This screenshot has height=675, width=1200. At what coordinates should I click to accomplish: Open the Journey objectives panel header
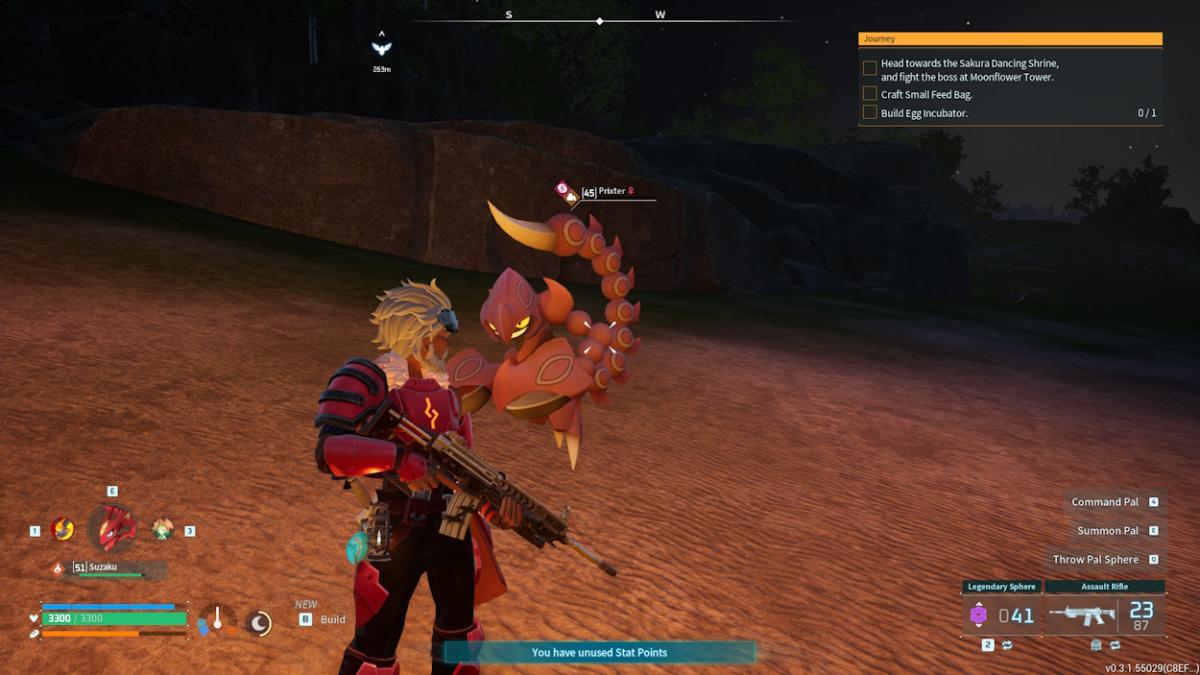point(1010,39)
